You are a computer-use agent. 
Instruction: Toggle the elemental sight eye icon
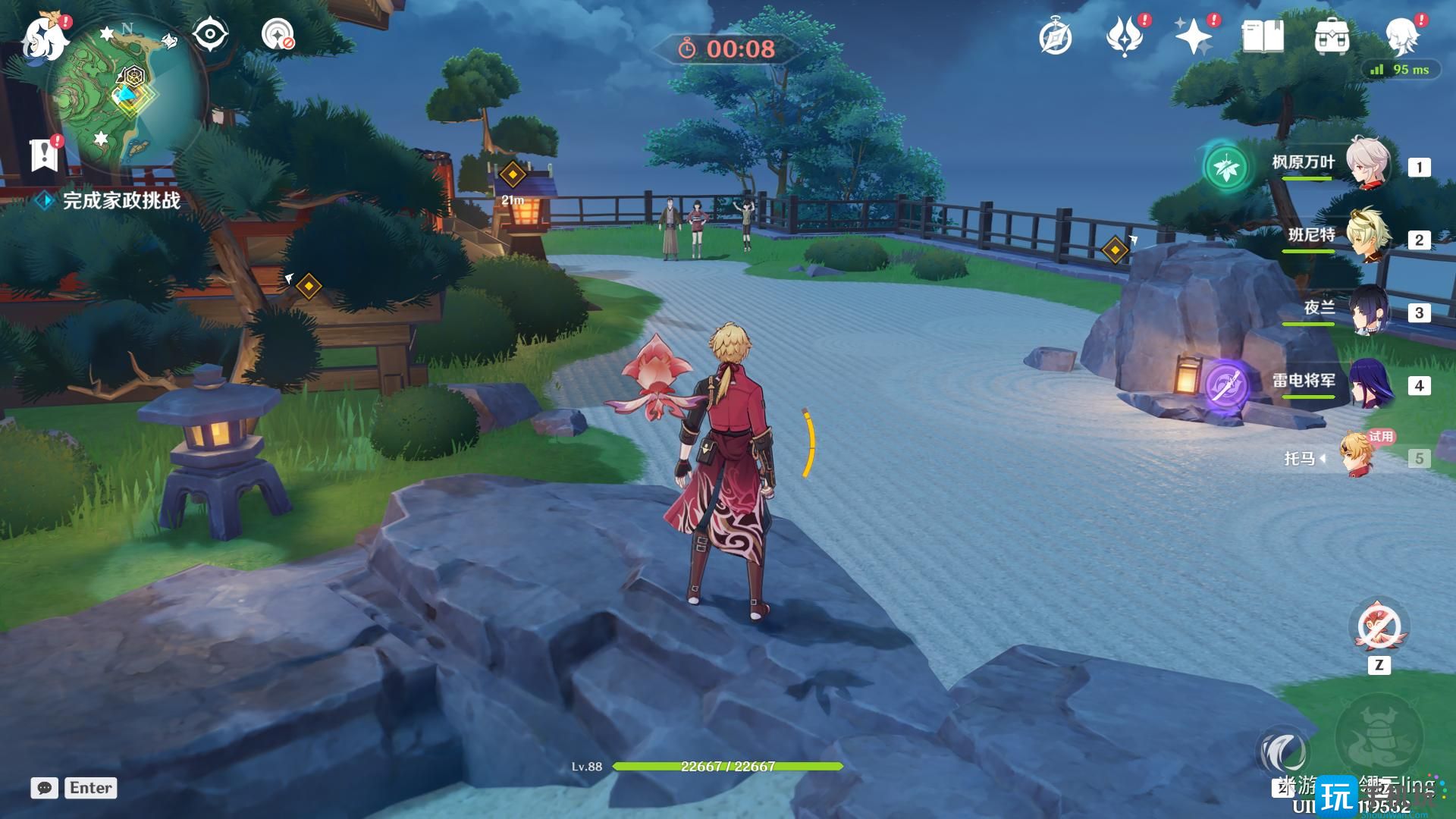210,34
